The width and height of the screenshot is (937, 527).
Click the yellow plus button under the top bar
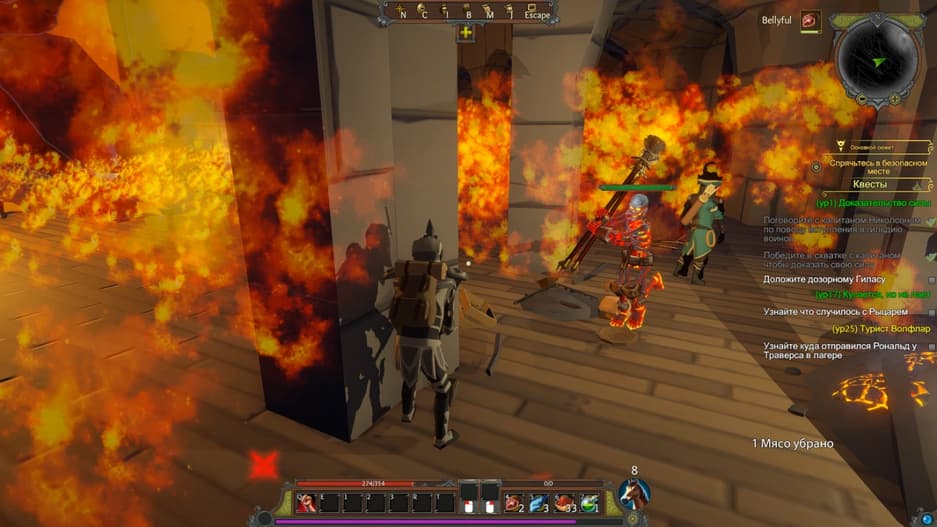point(466,32)
